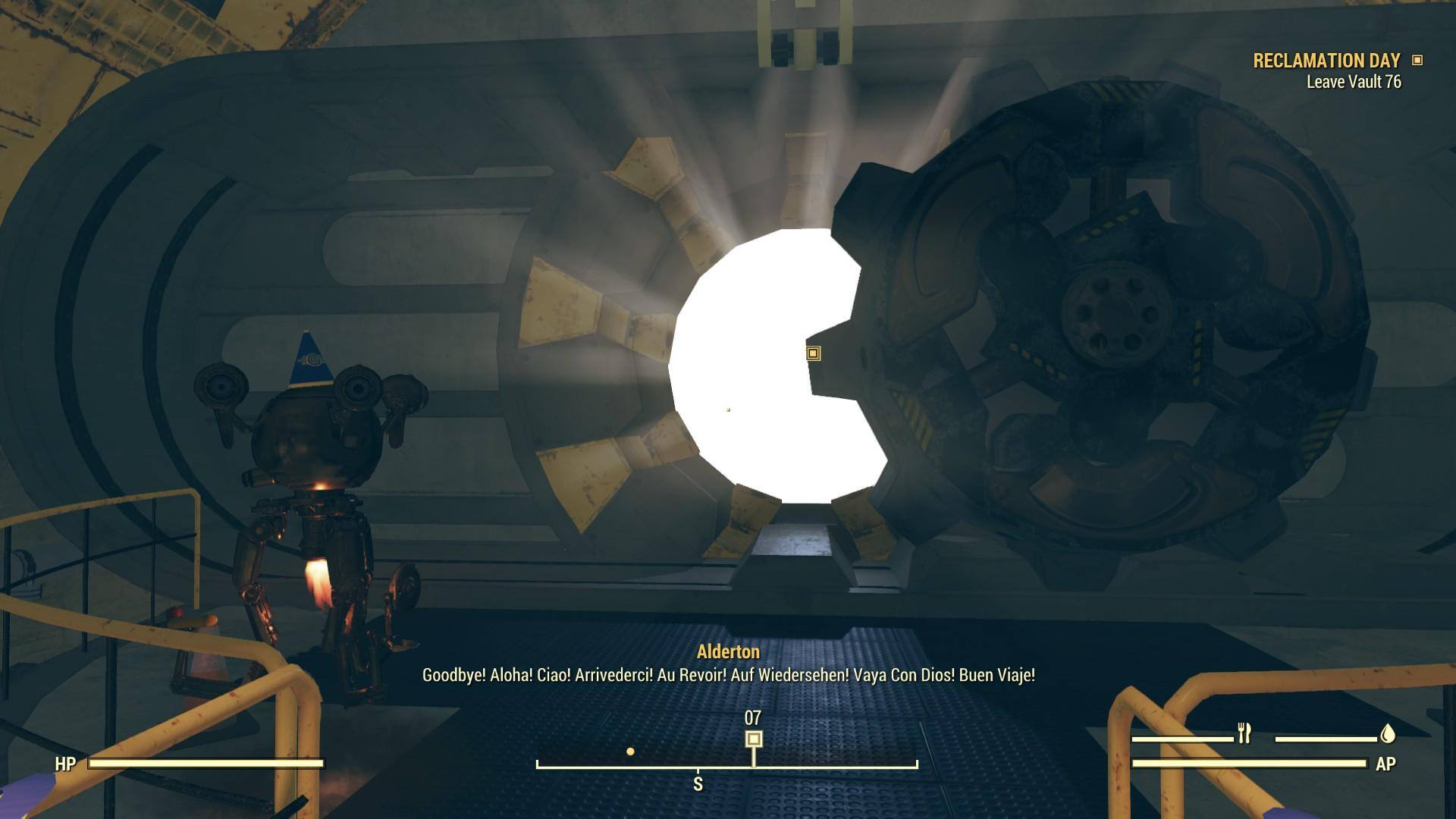The height and width of the screenshot is (819, 1456).
Task: Click the compass bar
Action: click(726, 764)
